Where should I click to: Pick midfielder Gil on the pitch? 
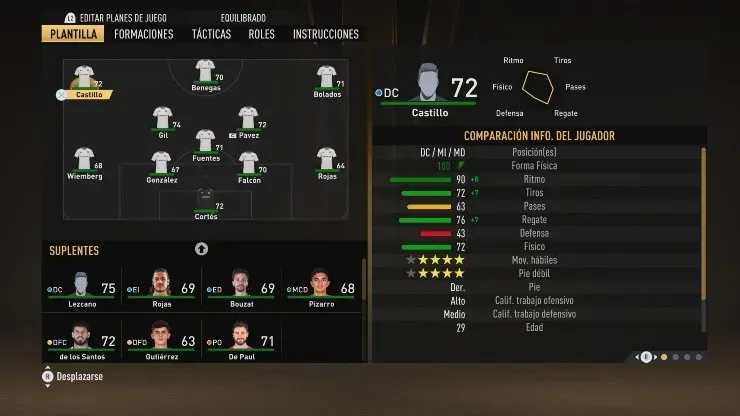tap(162, 120)
